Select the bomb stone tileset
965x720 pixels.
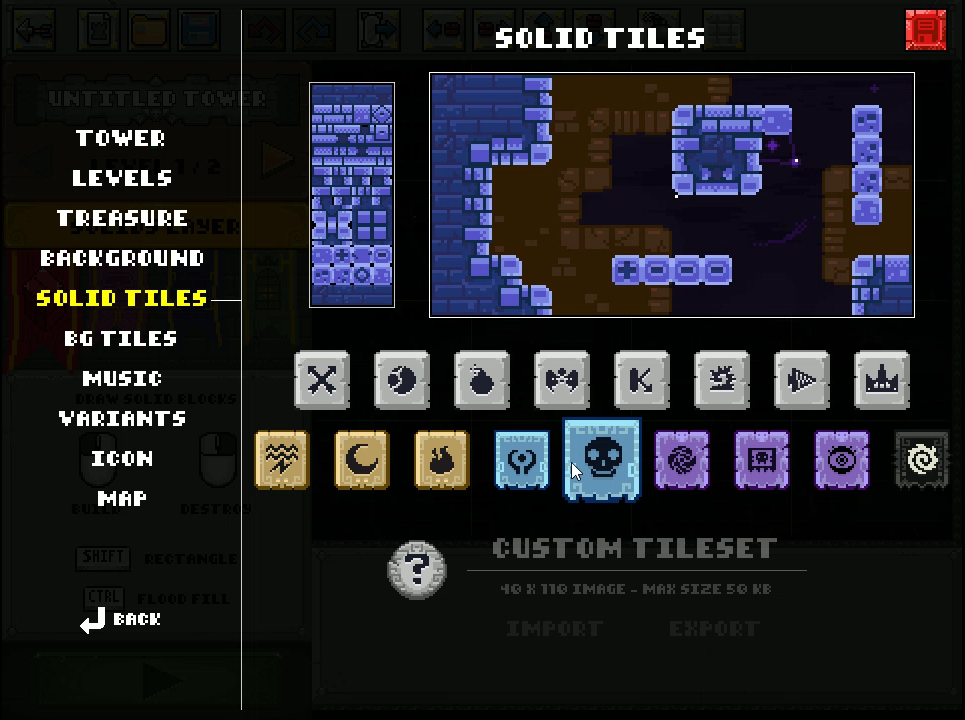point(482,380)
